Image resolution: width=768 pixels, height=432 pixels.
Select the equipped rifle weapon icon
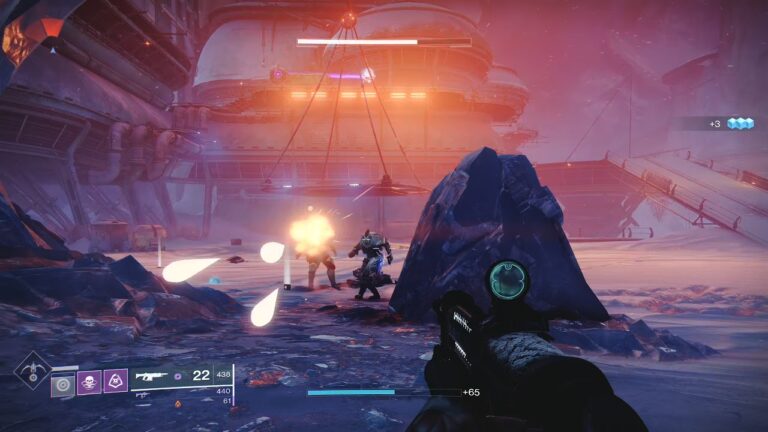(x=152, y=376)
